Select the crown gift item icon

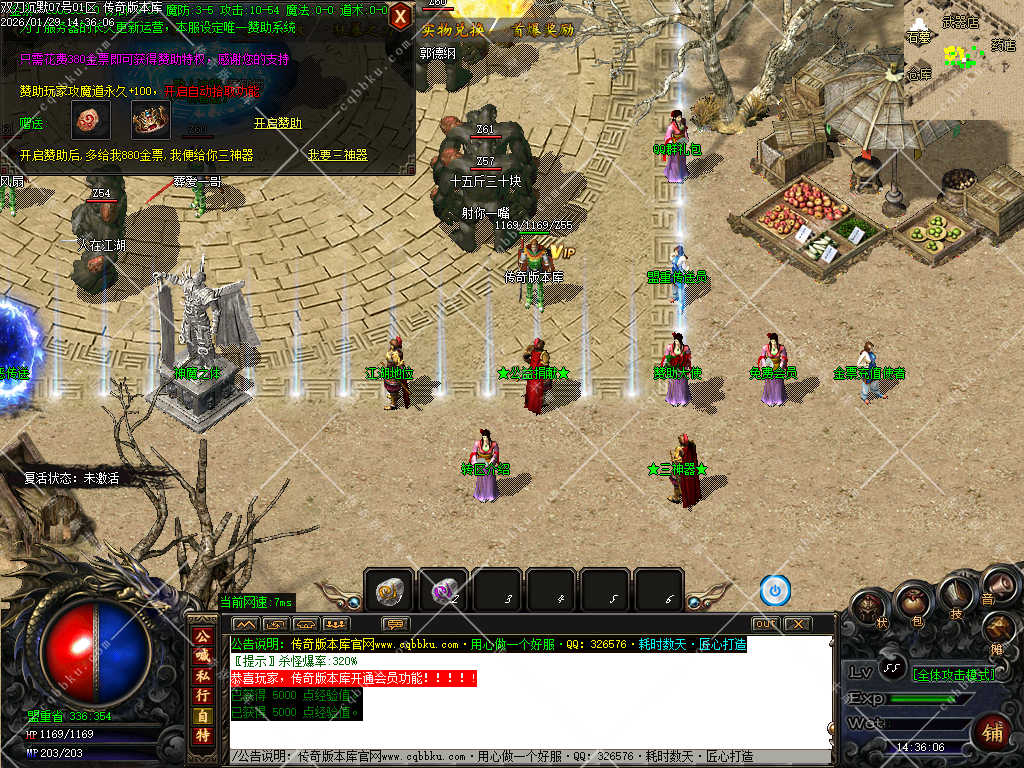coord(152,121)
